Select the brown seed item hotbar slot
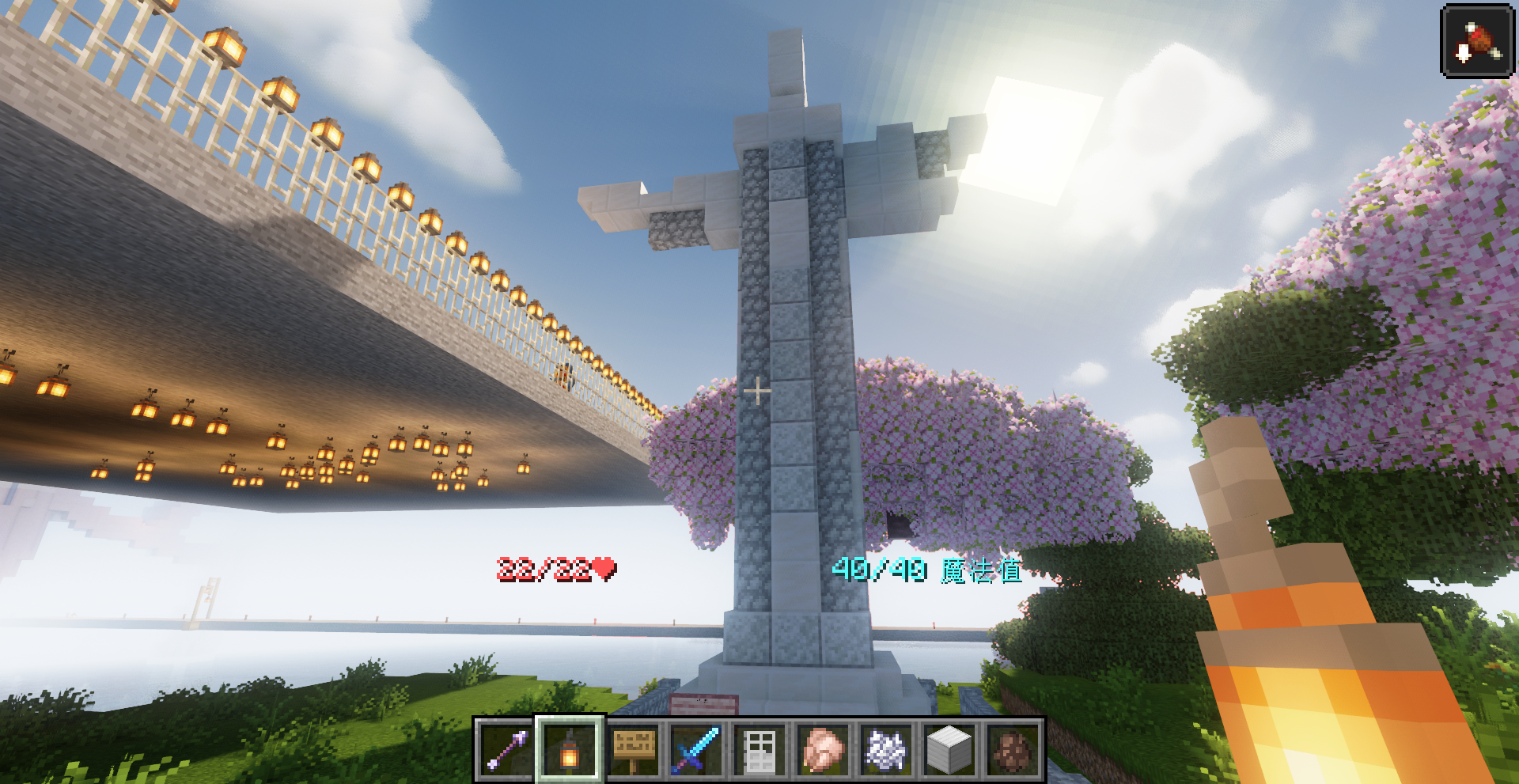This screenshot has height=784, width=1519. pos(1013,750)
